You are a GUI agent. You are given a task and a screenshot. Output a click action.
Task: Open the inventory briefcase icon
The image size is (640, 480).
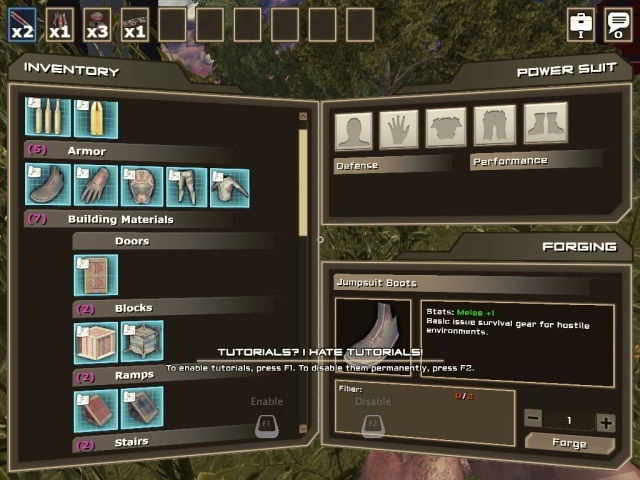tap(581, 24)
